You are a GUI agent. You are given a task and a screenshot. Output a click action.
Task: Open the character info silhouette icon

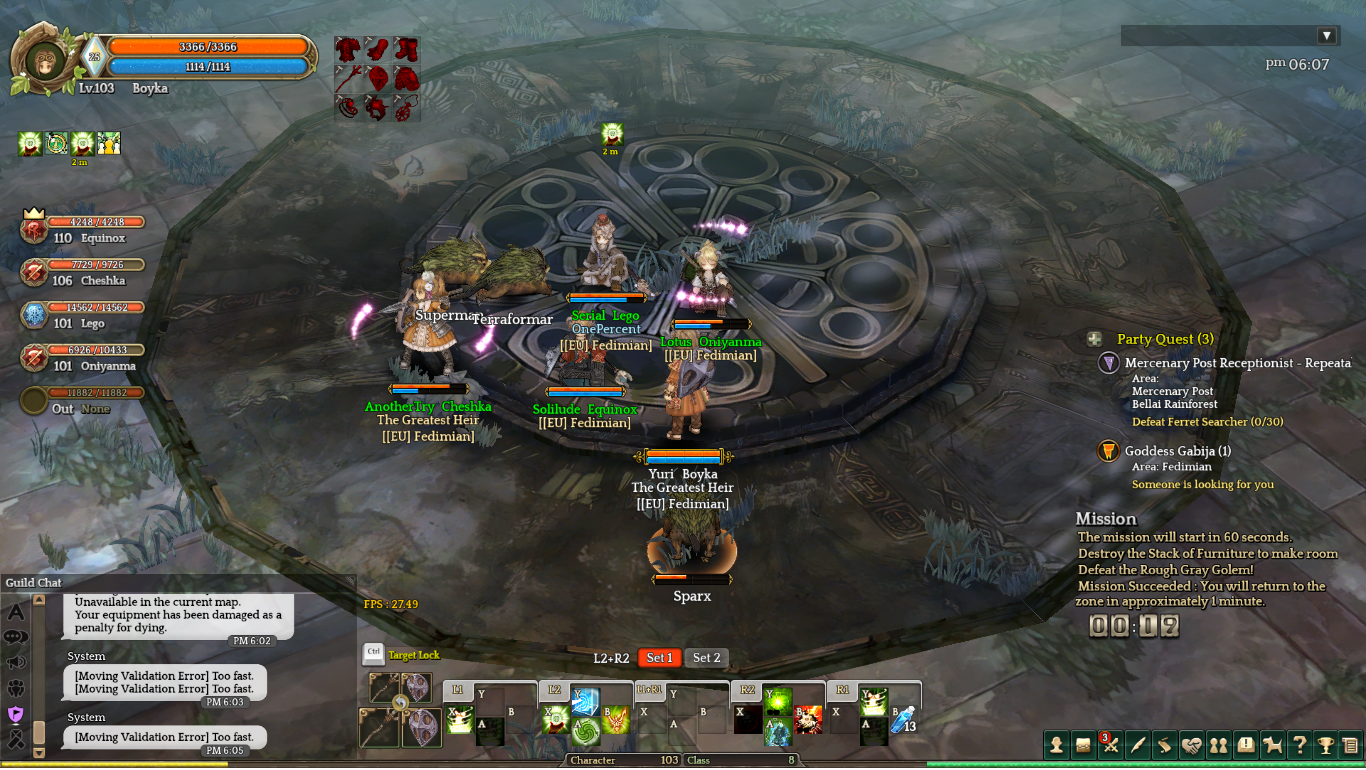point(1056,744)
